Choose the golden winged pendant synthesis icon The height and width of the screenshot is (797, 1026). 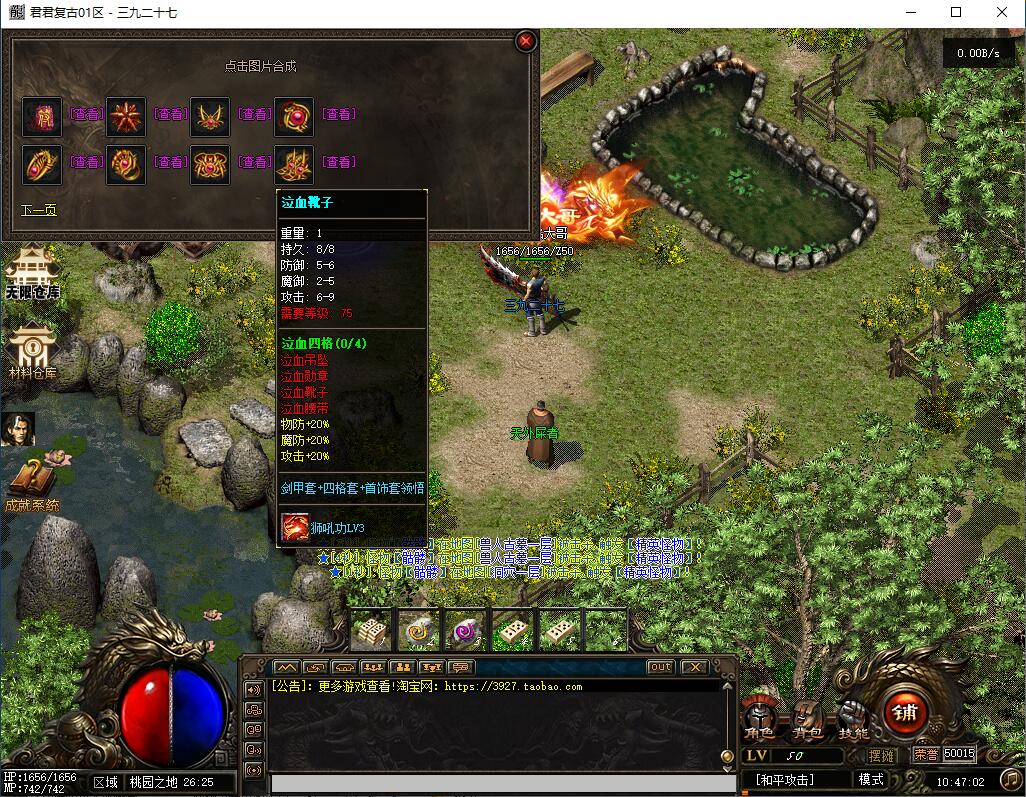click(x=210, y=116)
